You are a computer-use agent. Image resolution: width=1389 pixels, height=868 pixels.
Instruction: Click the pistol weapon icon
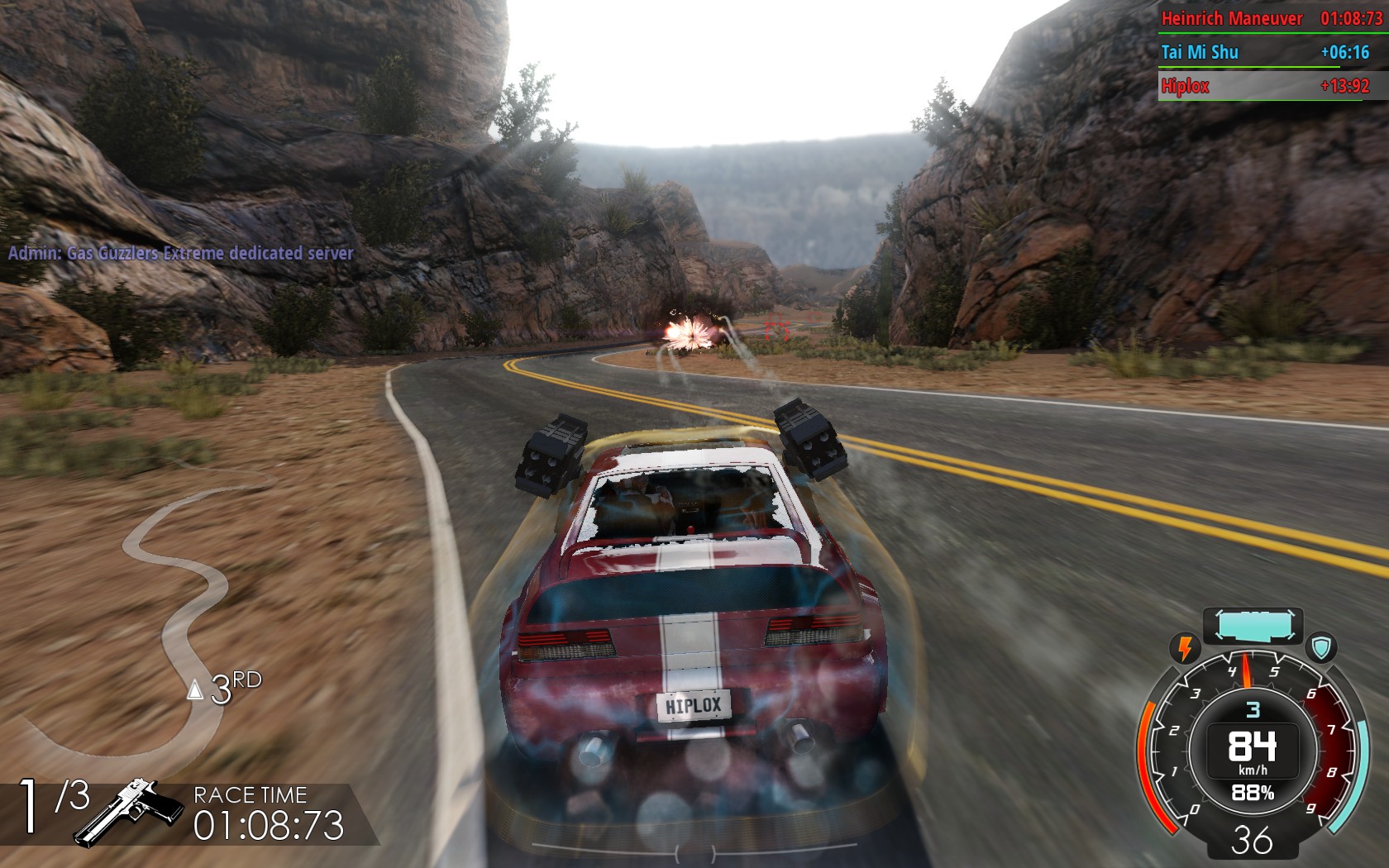(x=131, y=812)
